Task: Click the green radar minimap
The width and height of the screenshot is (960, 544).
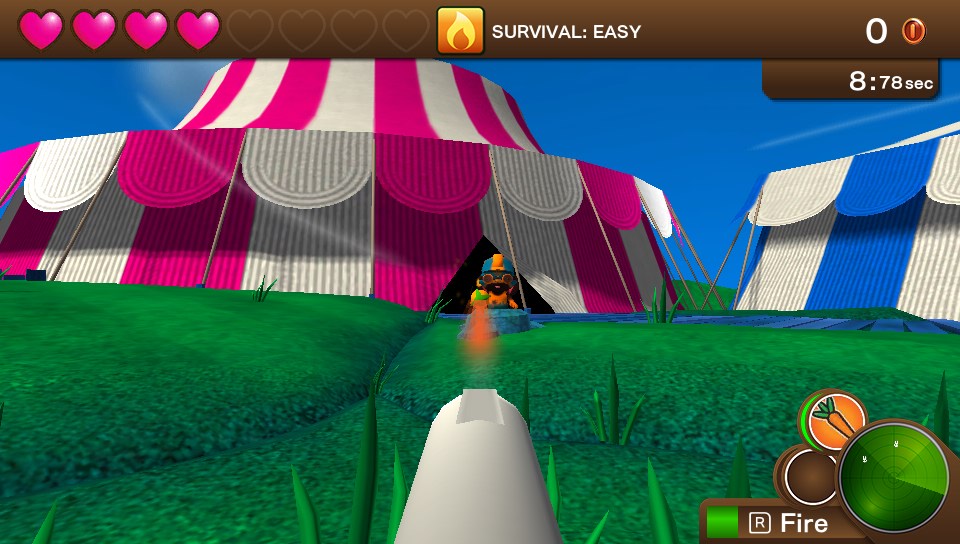Action: tap(889, 479)
